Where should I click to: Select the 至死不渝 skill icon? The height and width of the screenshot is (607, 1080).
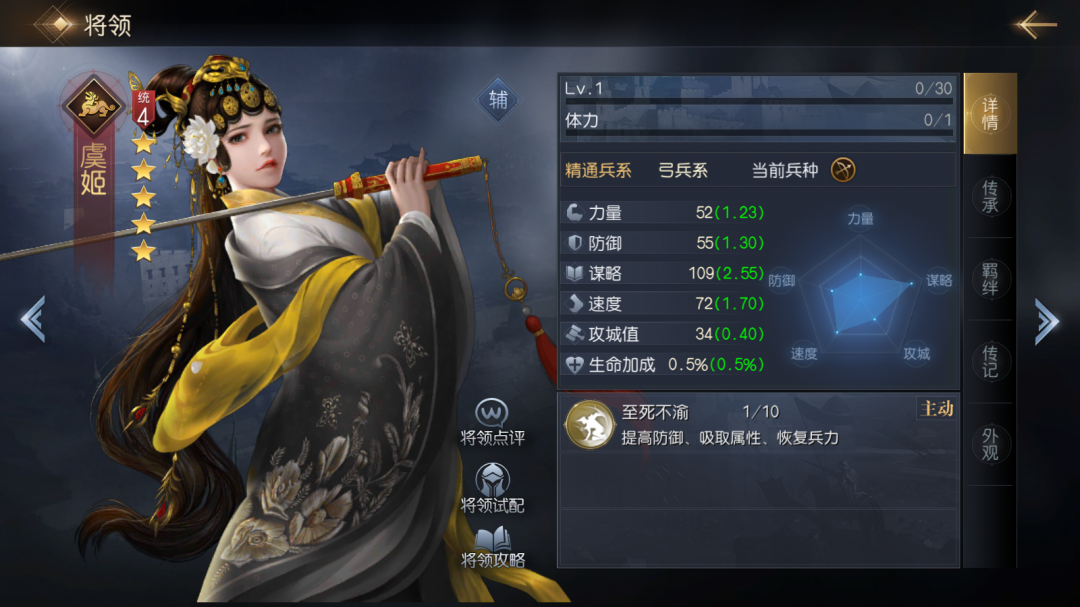tap(587, 424)
